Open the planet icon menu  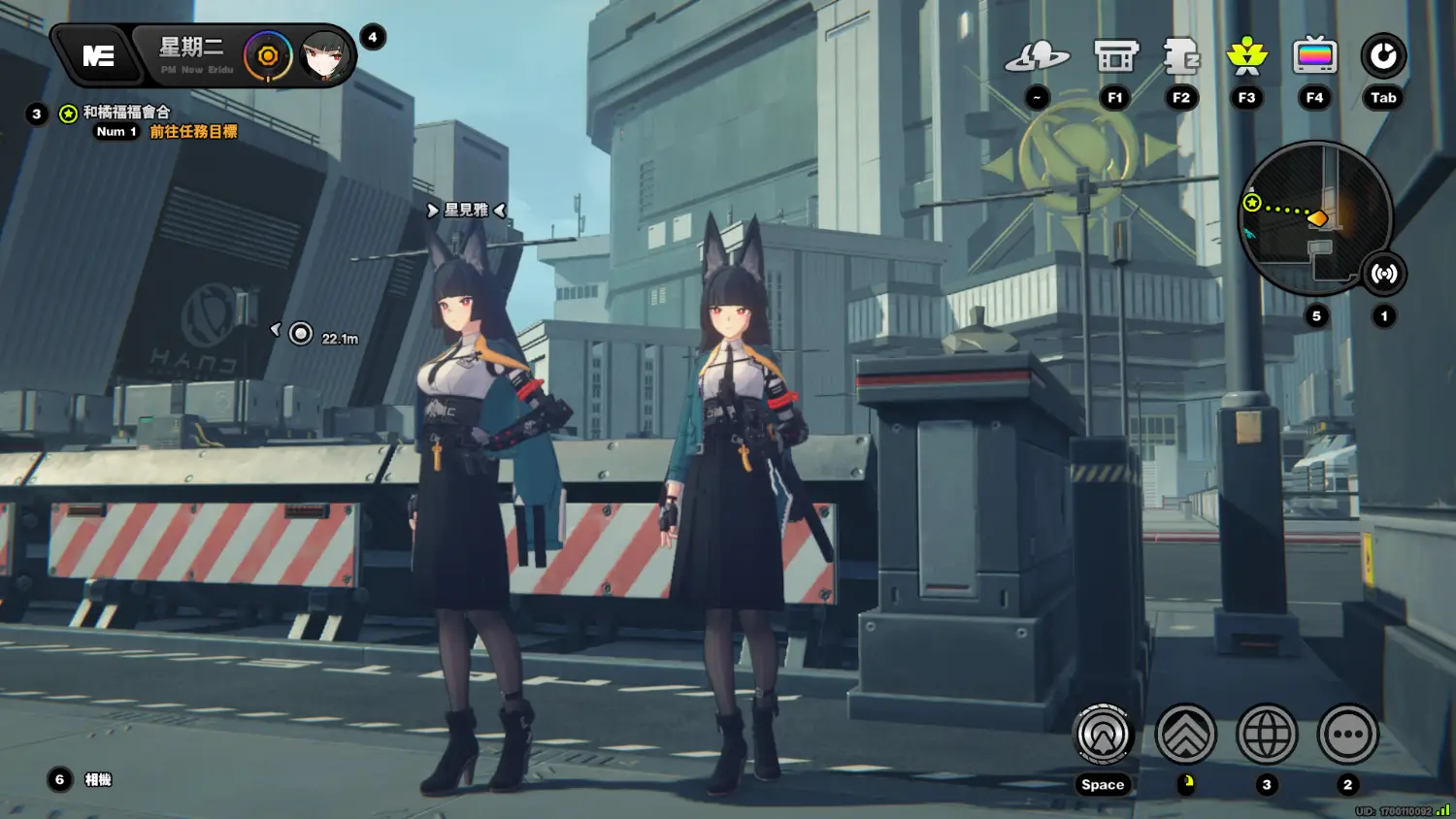click(1037, 57)
